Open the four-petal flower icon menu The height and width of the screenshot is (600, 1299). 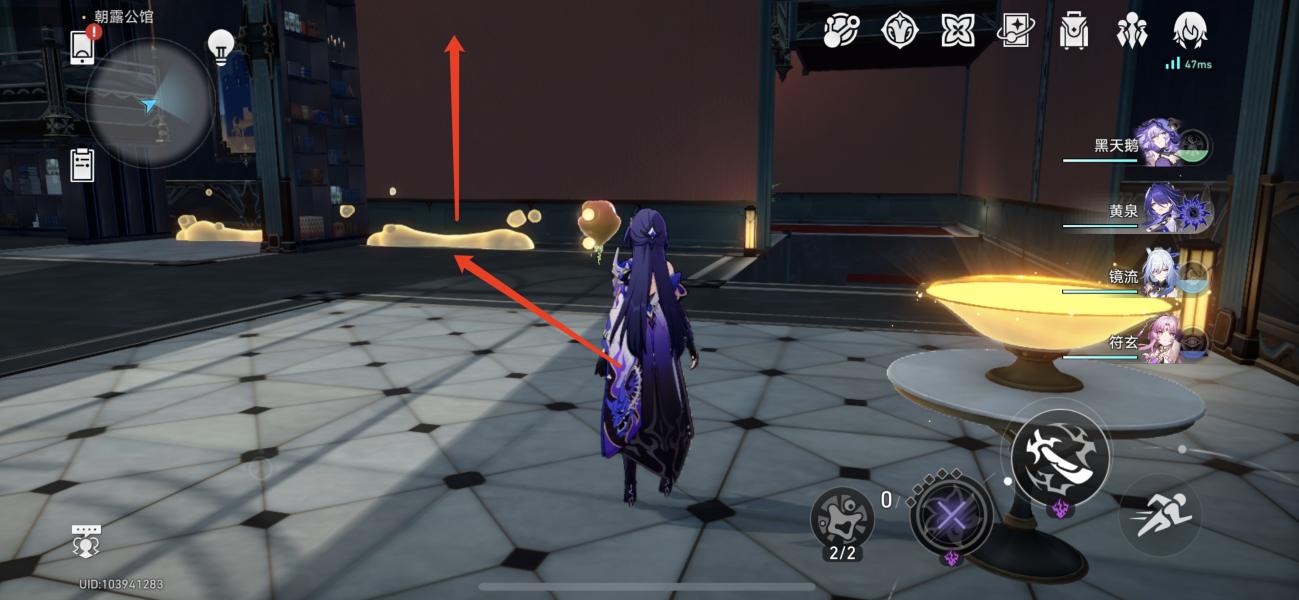coord(957,31)
